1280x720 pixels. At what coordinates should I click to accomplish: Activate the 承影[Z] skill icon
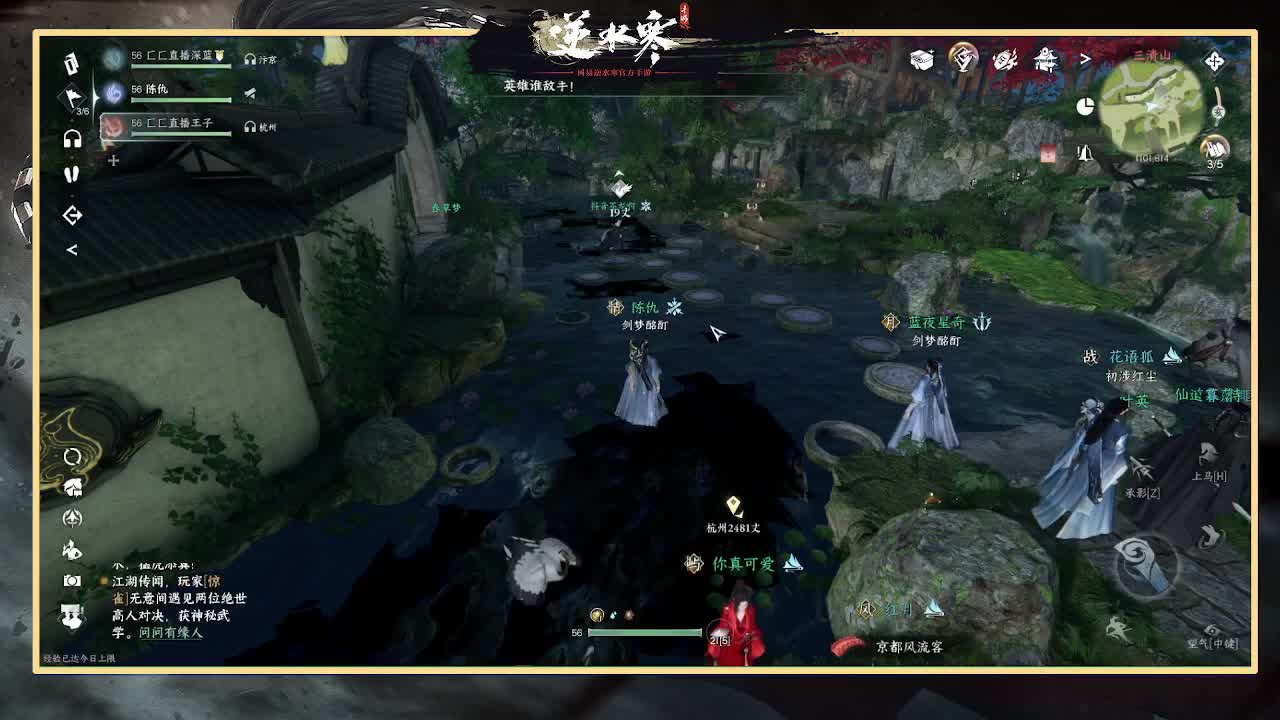tap(1140, 468)
